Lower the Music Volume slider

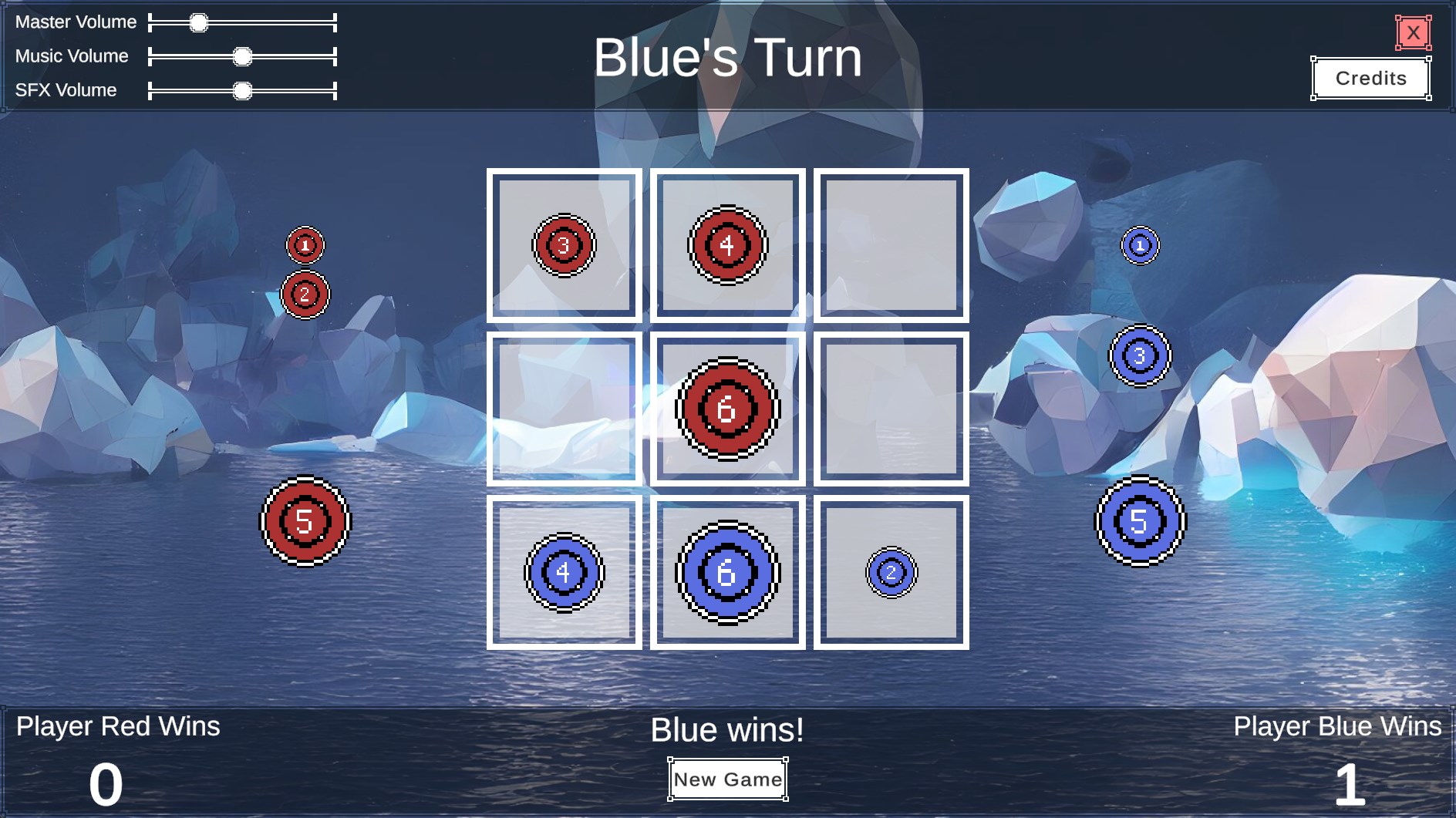pos(243,56)
